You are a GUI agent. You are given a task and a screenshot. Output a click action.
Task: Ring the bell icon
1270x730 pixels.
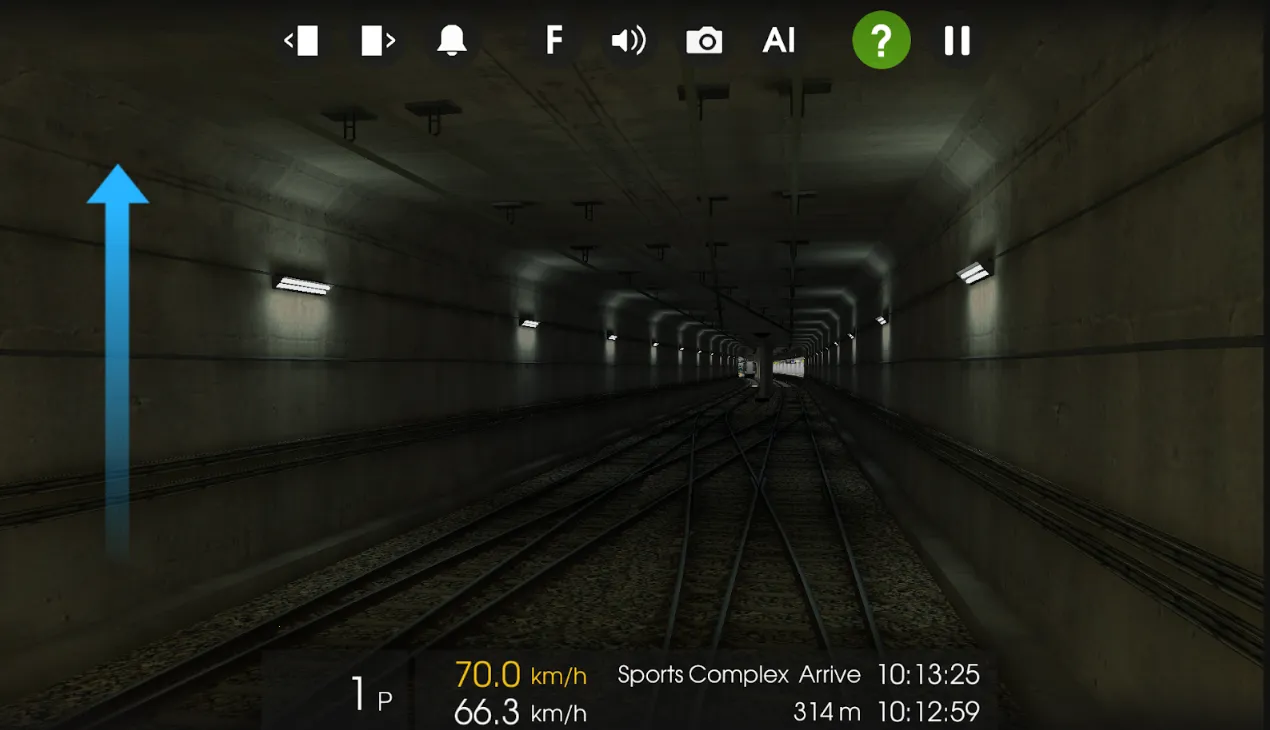[x=452, y=41]
